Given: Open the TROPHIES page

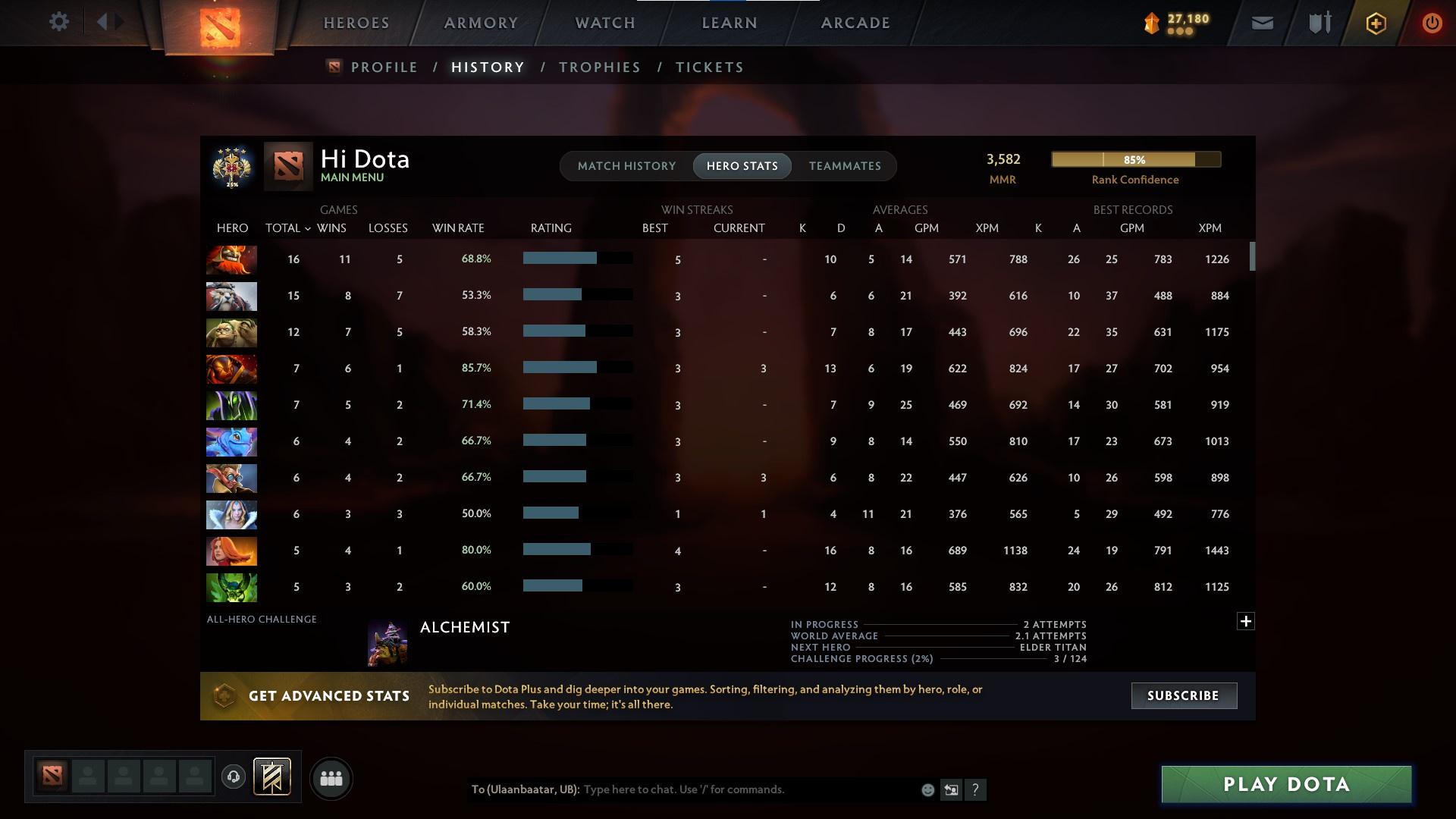Looking at the screenshot, I should pyautogui.click(x=599, y=67).
